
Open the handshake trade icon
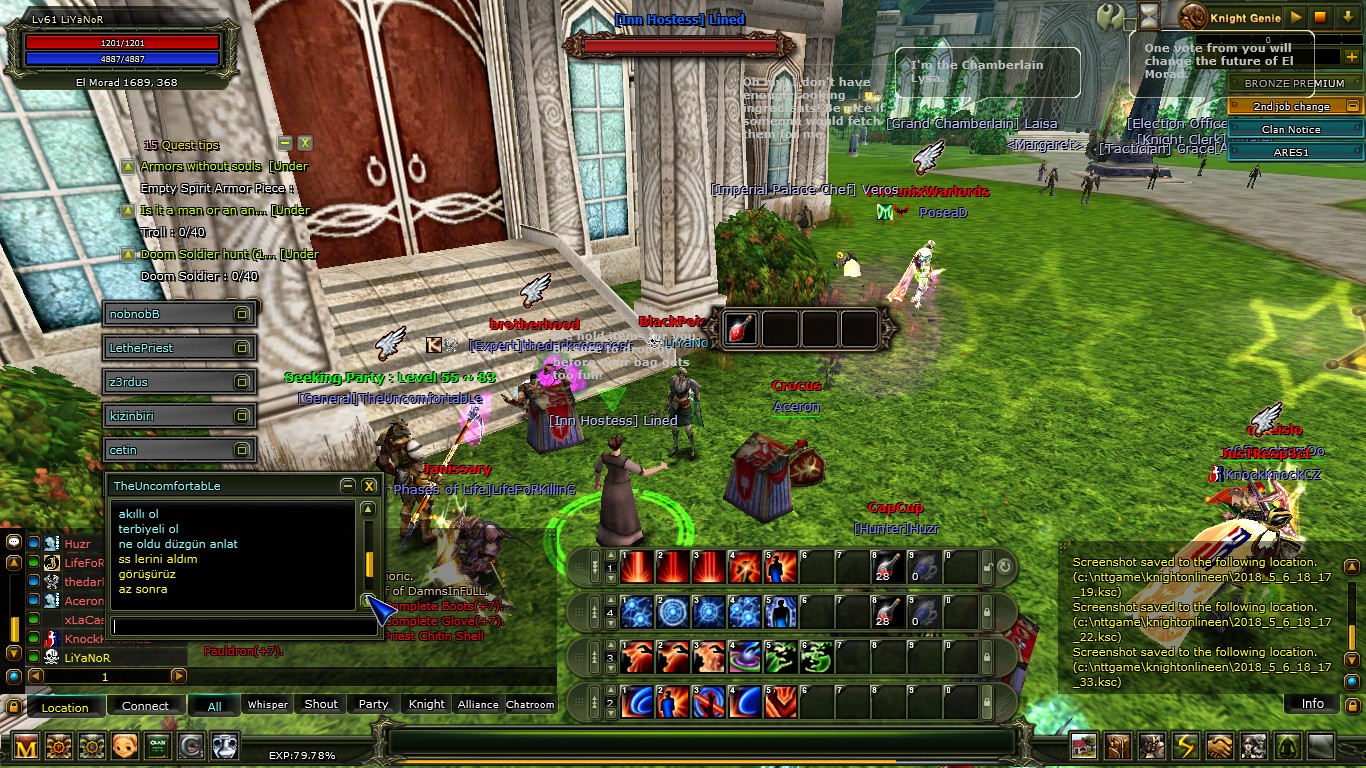pos(1220,746)
